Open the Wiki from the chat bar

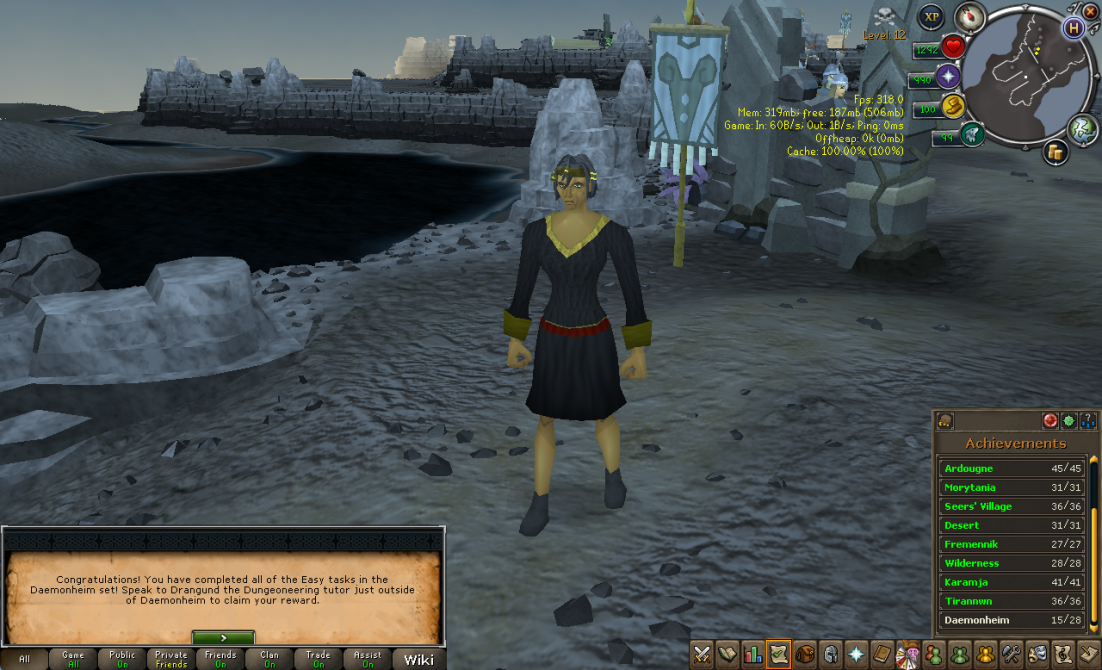(x=419, y=659)
